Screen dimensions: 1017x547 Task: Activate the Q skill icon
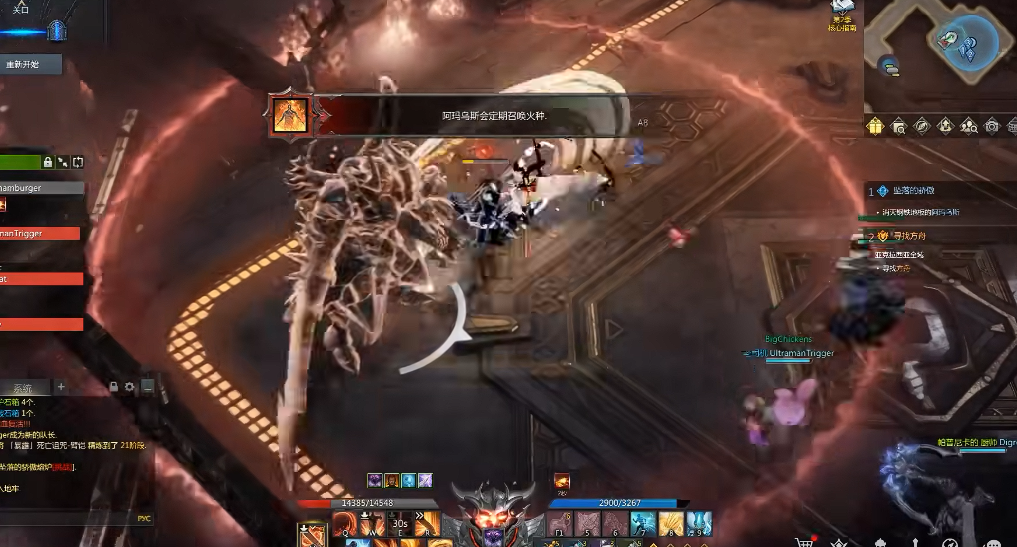pyautogui.click(x=344, y=523)
